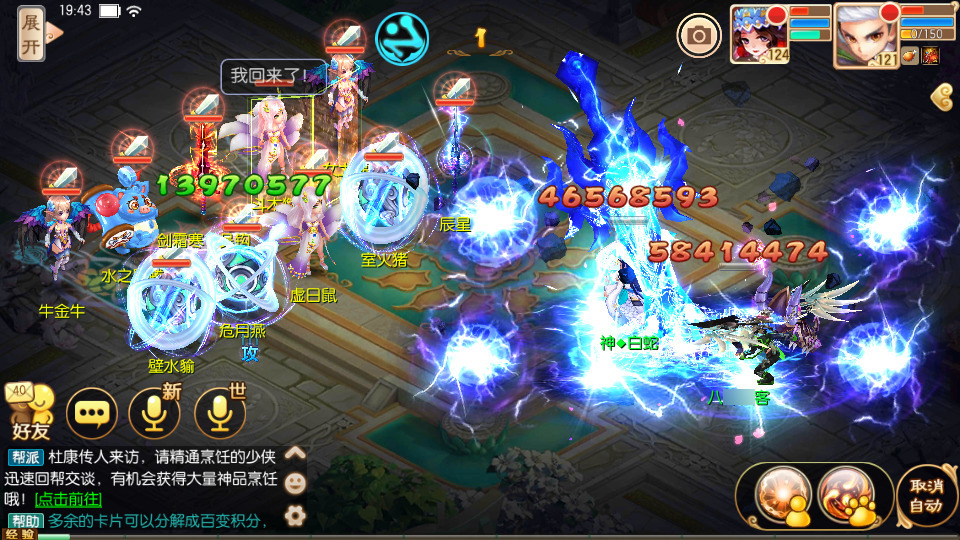Open the 好友 friends list

coord(30,412)
